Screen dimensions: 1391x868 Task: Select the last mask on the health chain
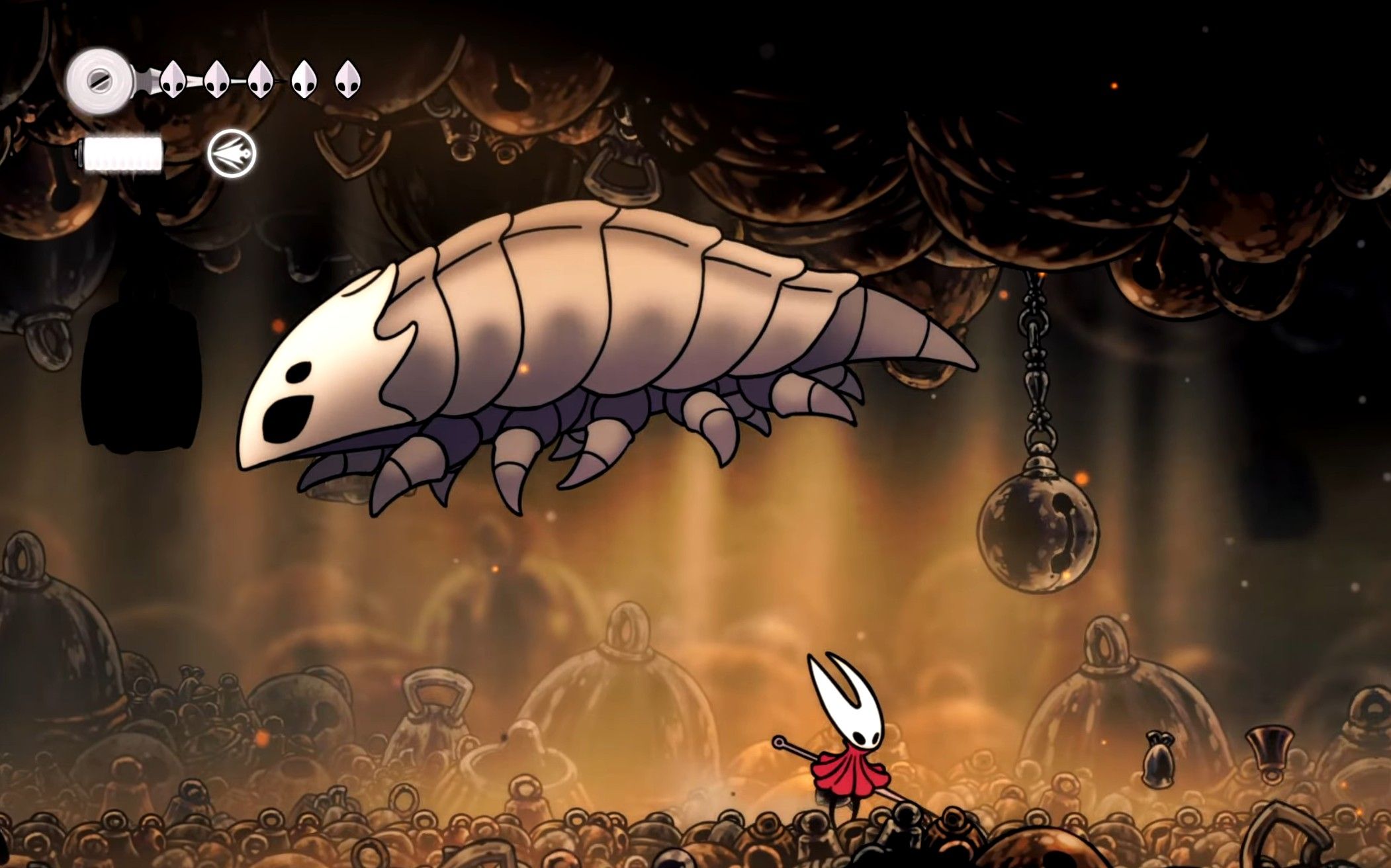click(347, 79)
